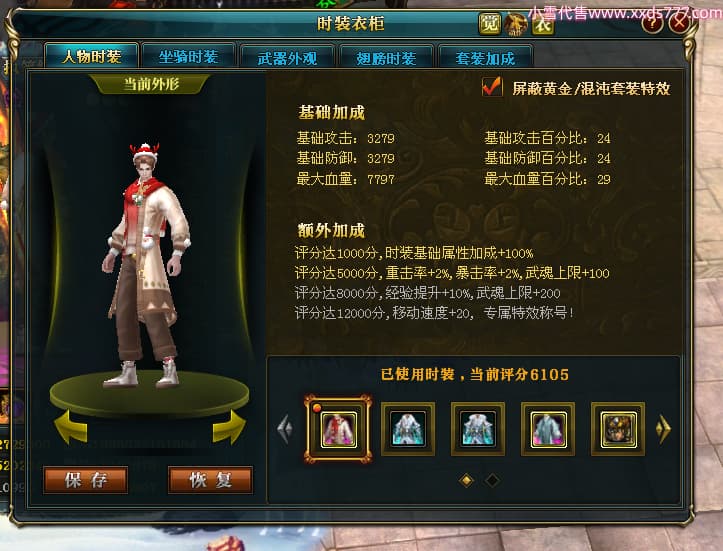Go to the second outfit page dot
723x551 pixels.
pos(492,481)
